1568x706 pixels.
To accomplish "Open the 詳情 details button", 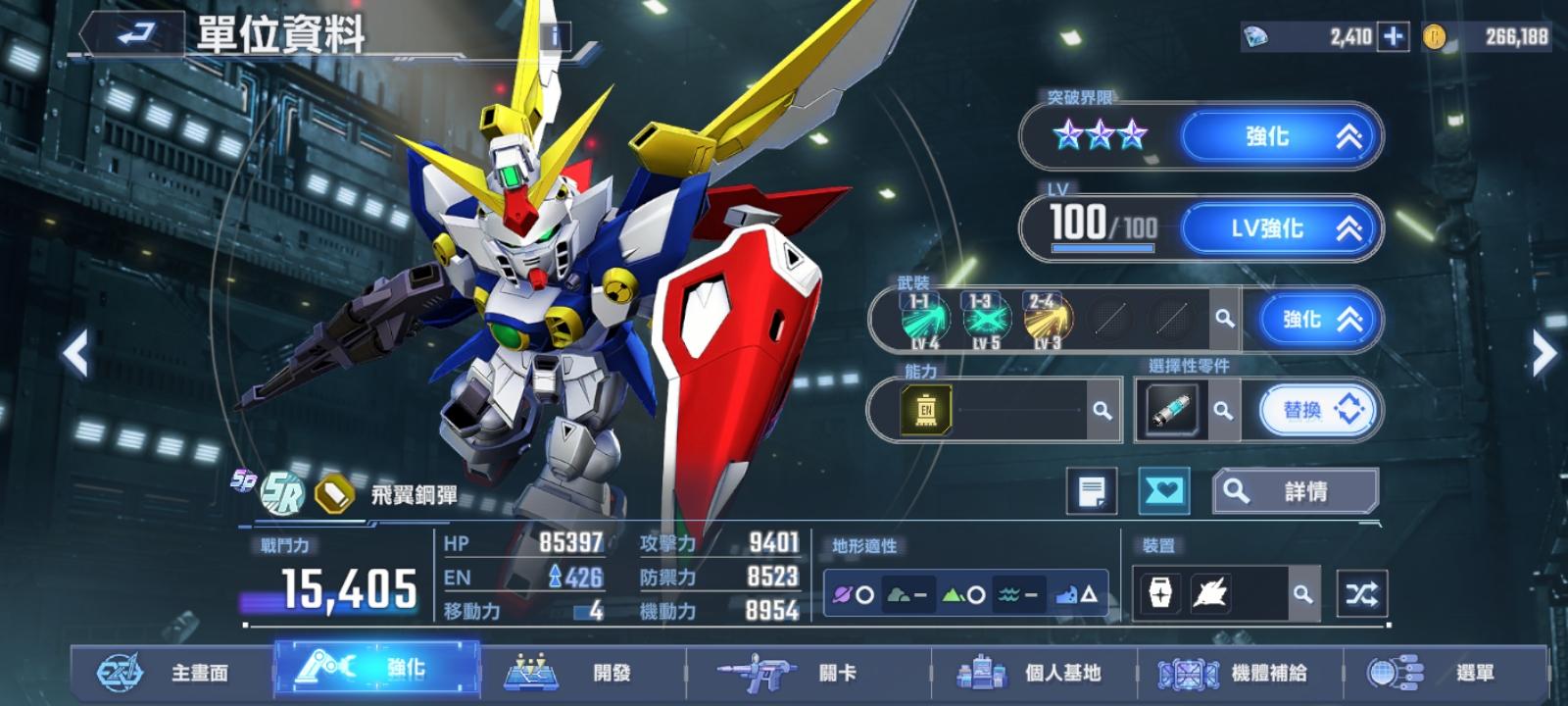I will 1296,491.
